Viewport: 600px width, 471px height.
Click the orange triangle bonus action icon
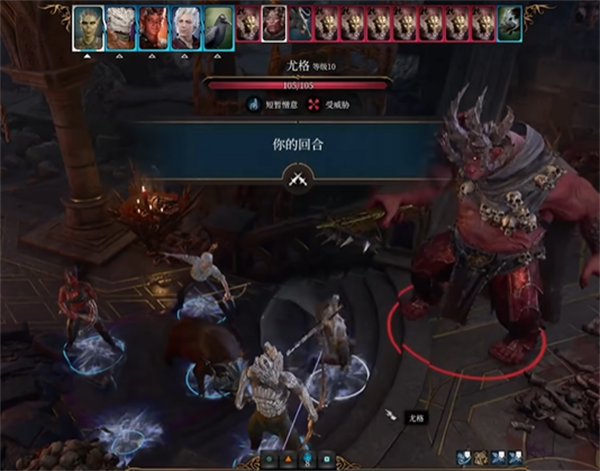pos(288,461)
